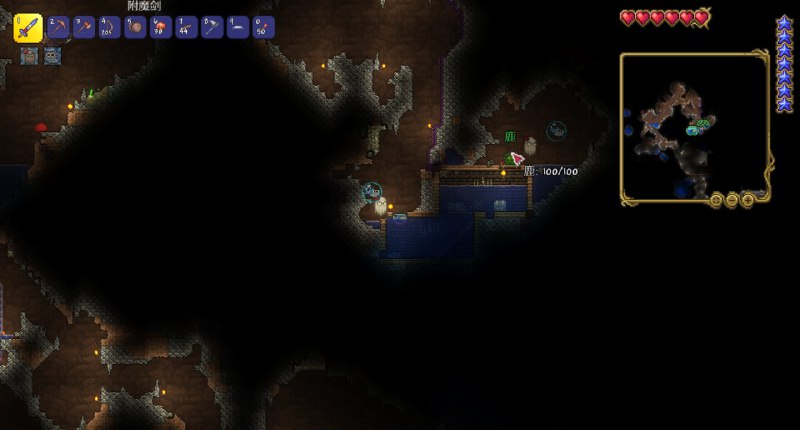800x430 pixels.
Task: Pick the red mushroom stack in slot 6
Action: click(160, 28)
